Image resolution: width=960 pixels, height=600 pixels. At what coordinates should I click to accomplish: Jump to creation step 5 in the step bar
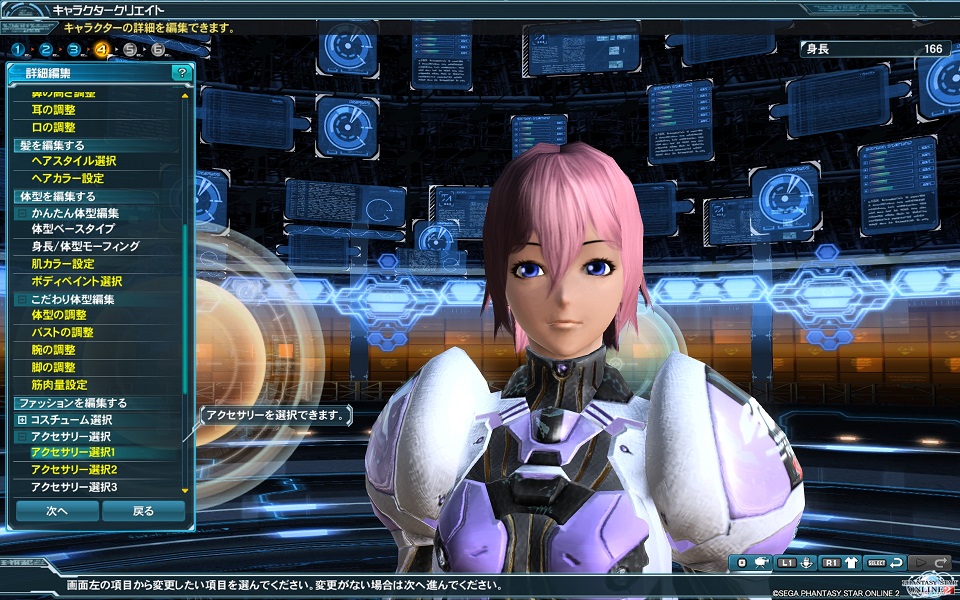(131, 49)
